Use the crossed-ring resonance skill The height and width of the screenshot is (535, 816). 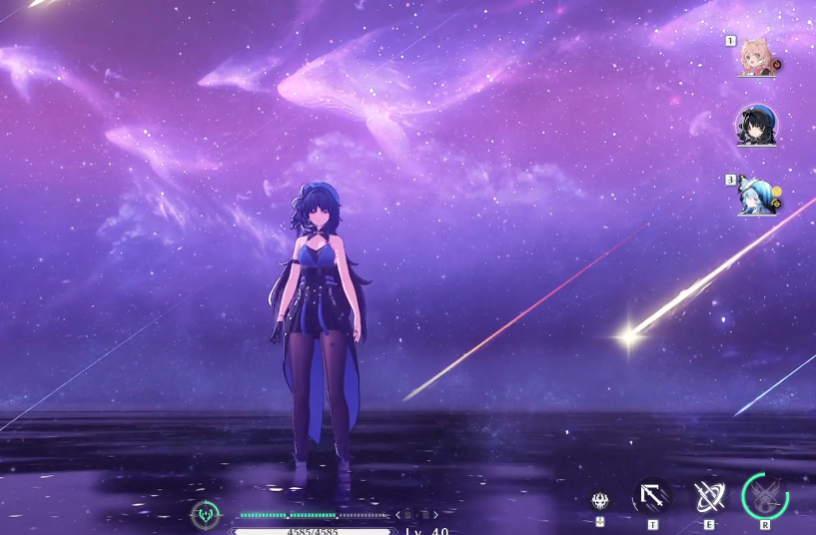(709, 496)
